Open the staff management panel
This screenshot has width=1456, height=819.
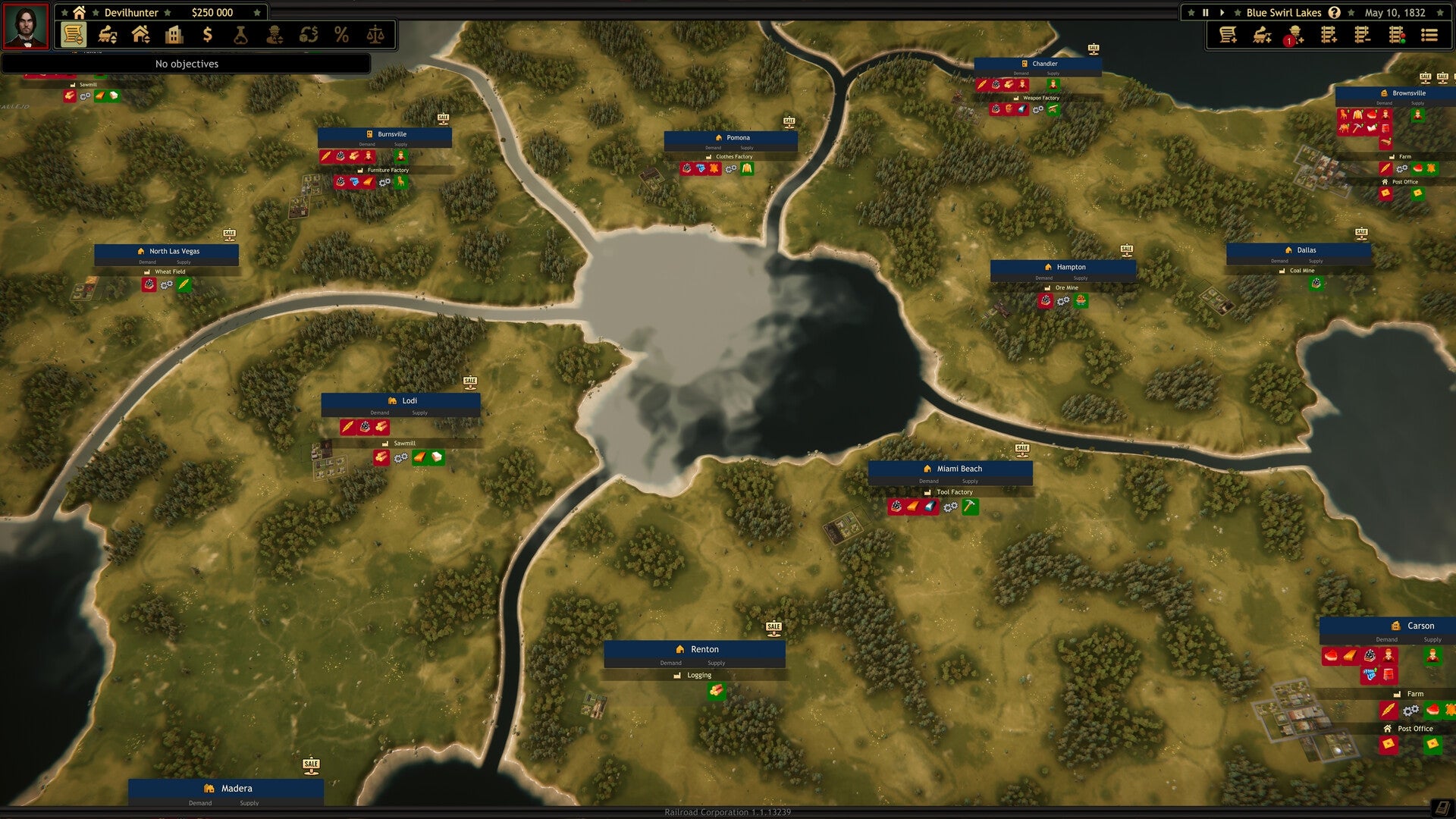[275, 34]
